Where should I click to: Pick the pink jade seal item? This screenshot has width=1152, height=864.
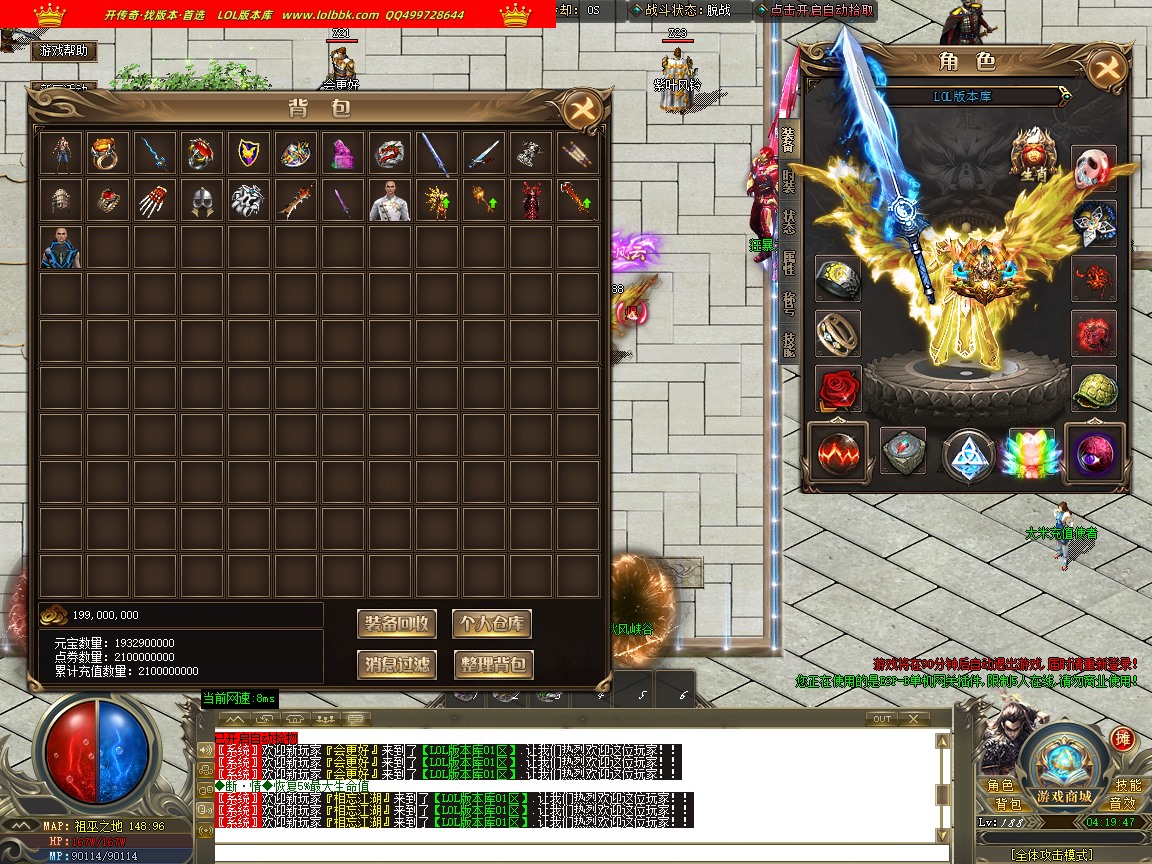[342, 153]
